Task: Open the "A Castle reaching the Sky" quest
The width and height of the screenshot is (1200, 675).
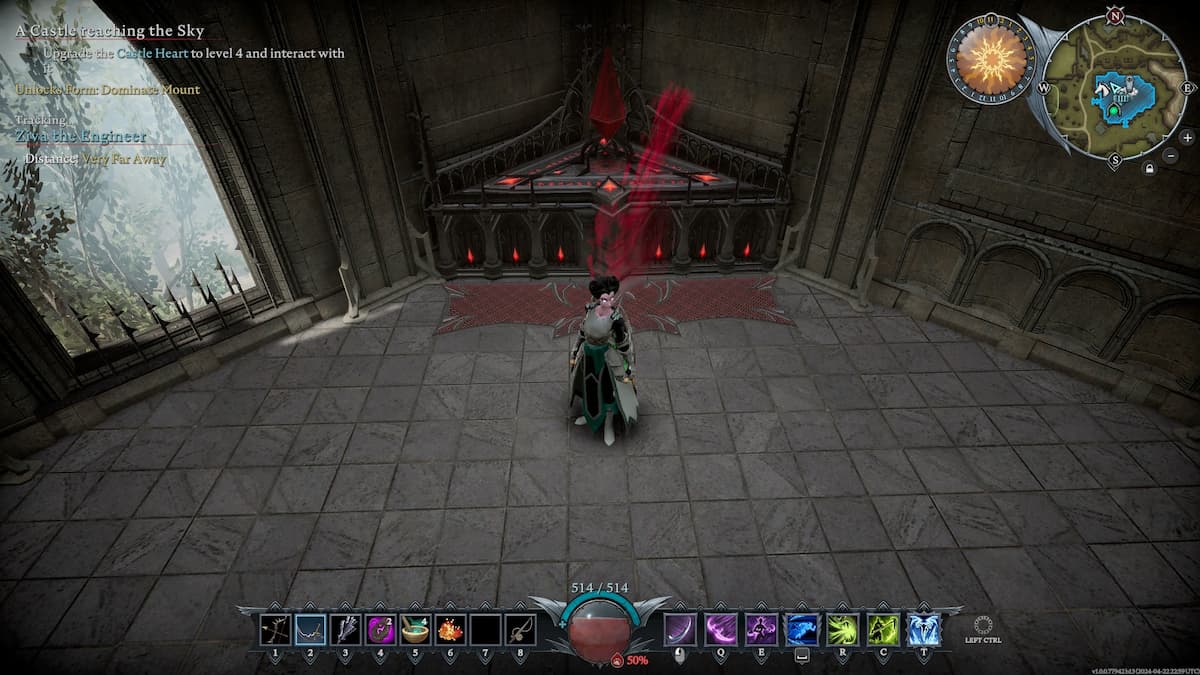Action: (109, 32)
